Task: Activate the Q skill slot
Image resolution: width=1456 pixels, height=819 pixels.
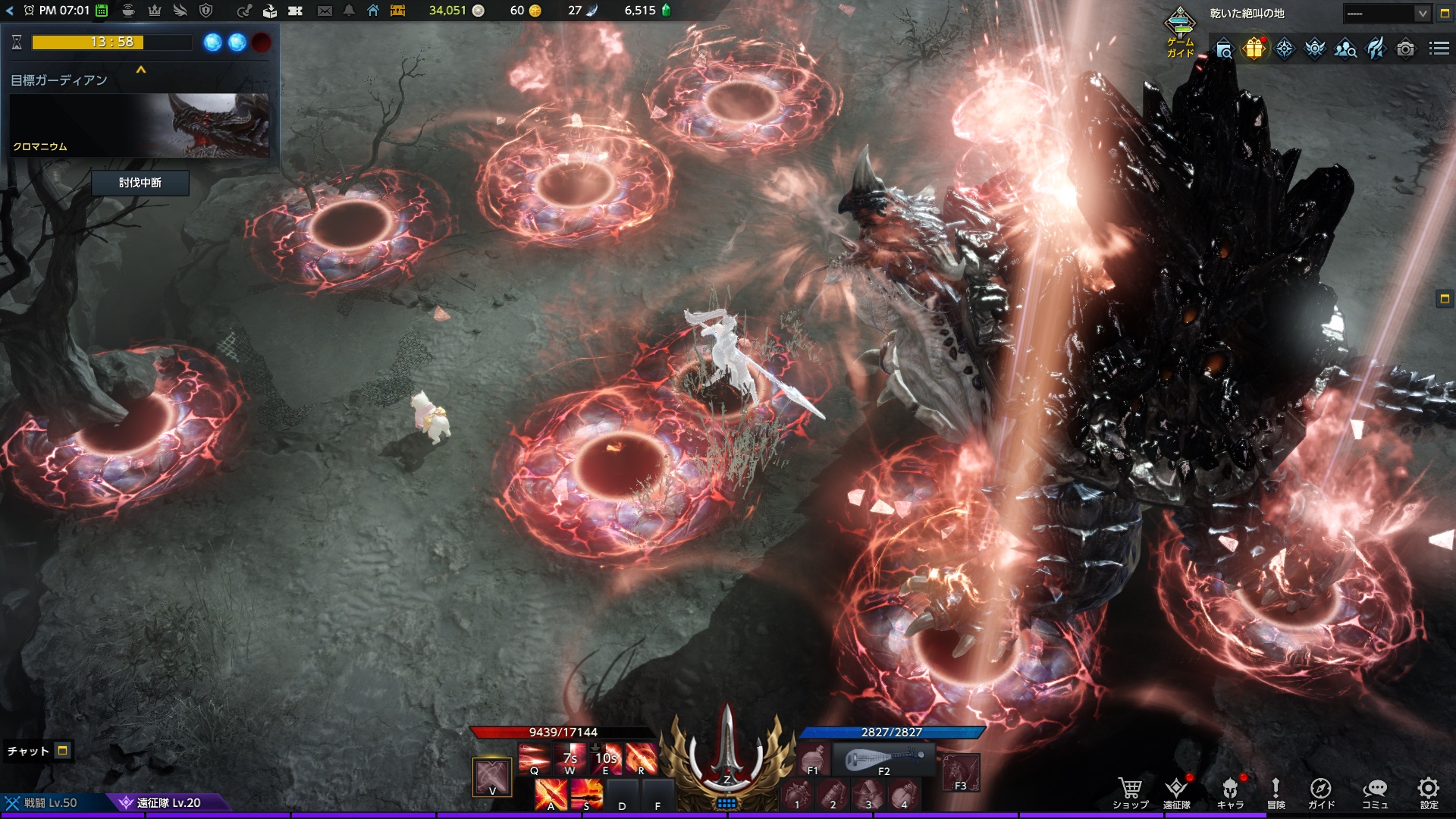Action: [535, 758]
